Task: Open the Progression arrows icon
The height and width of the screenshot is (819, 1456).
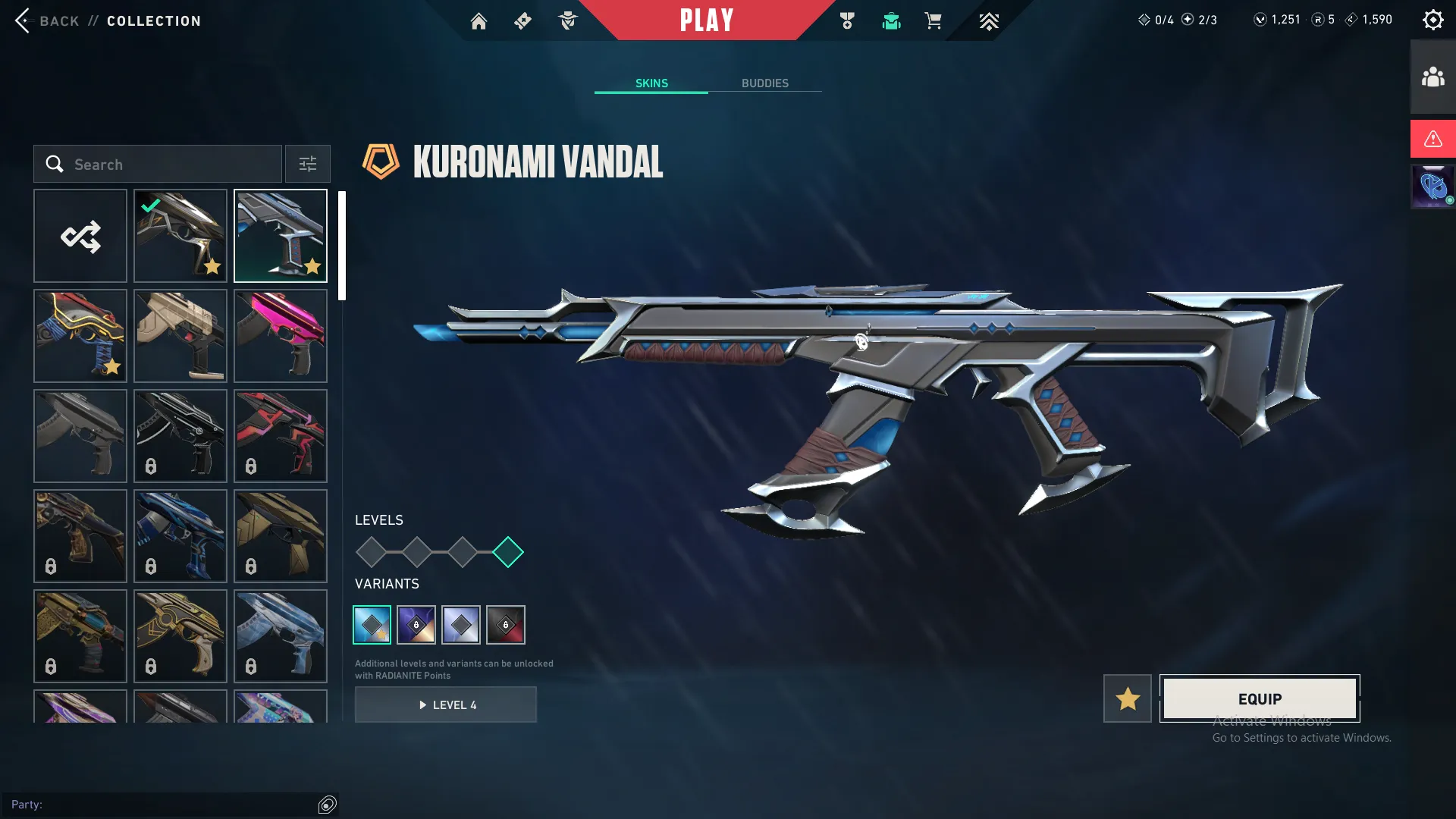Action: [988, 21]
